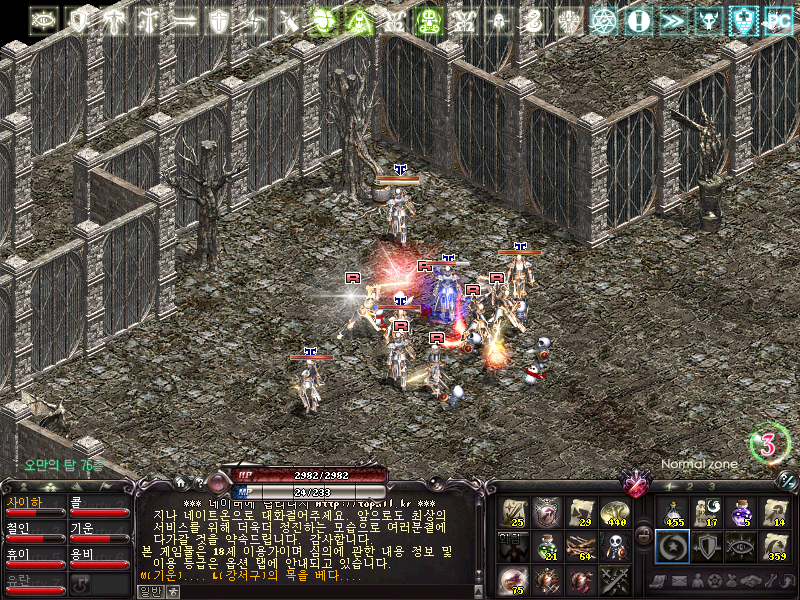The width and height of the screenshot is (800, 600).
Task: Activate the highlighted swirl star skill
Action: click(673, 546)
